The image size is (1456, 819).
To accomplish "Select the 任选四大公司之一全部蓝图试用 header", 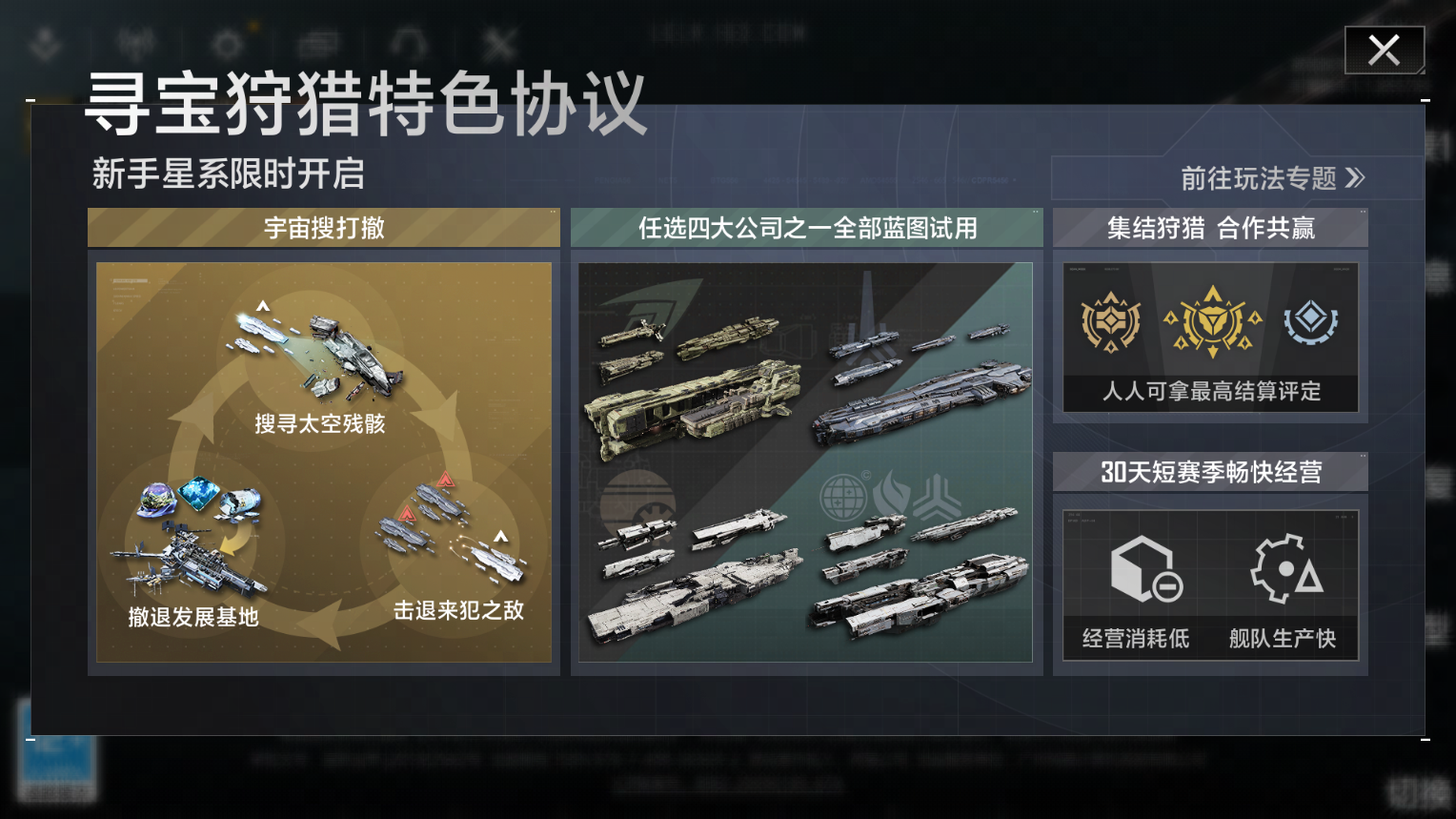I will 806,227.
